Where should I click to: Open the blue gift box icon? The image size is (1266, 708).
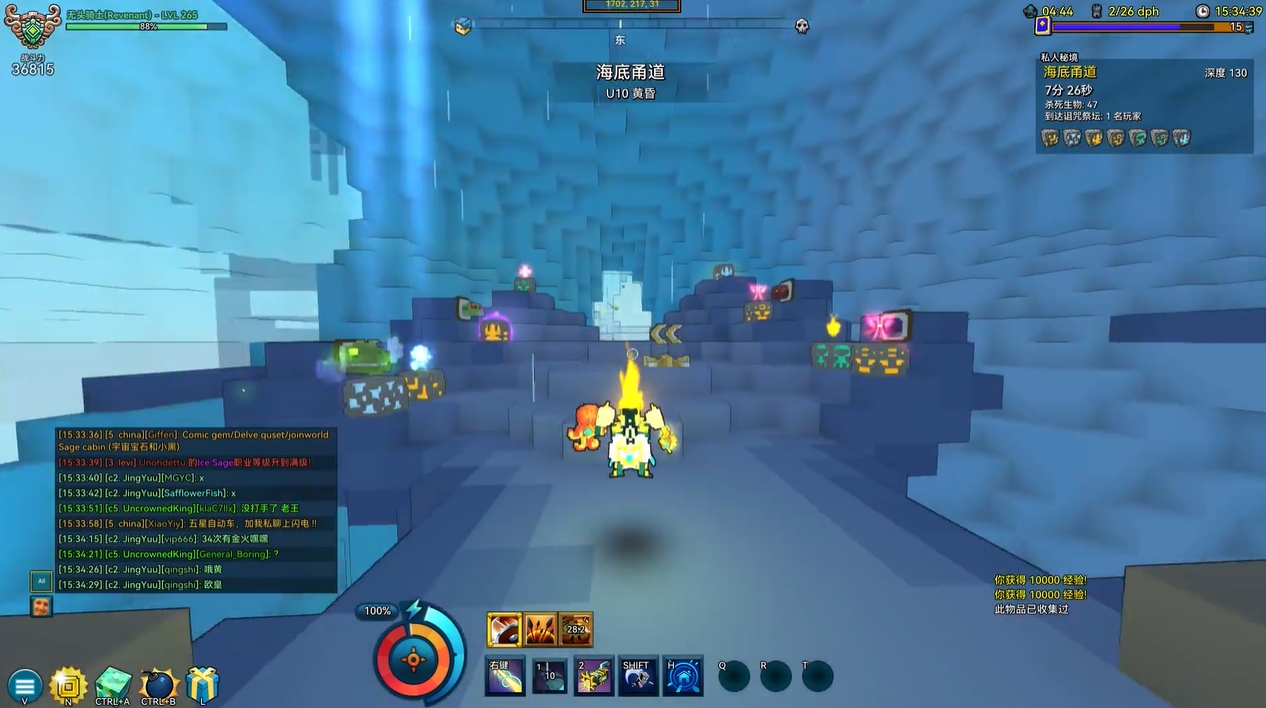pyautogui.click(x=202, y=685)
